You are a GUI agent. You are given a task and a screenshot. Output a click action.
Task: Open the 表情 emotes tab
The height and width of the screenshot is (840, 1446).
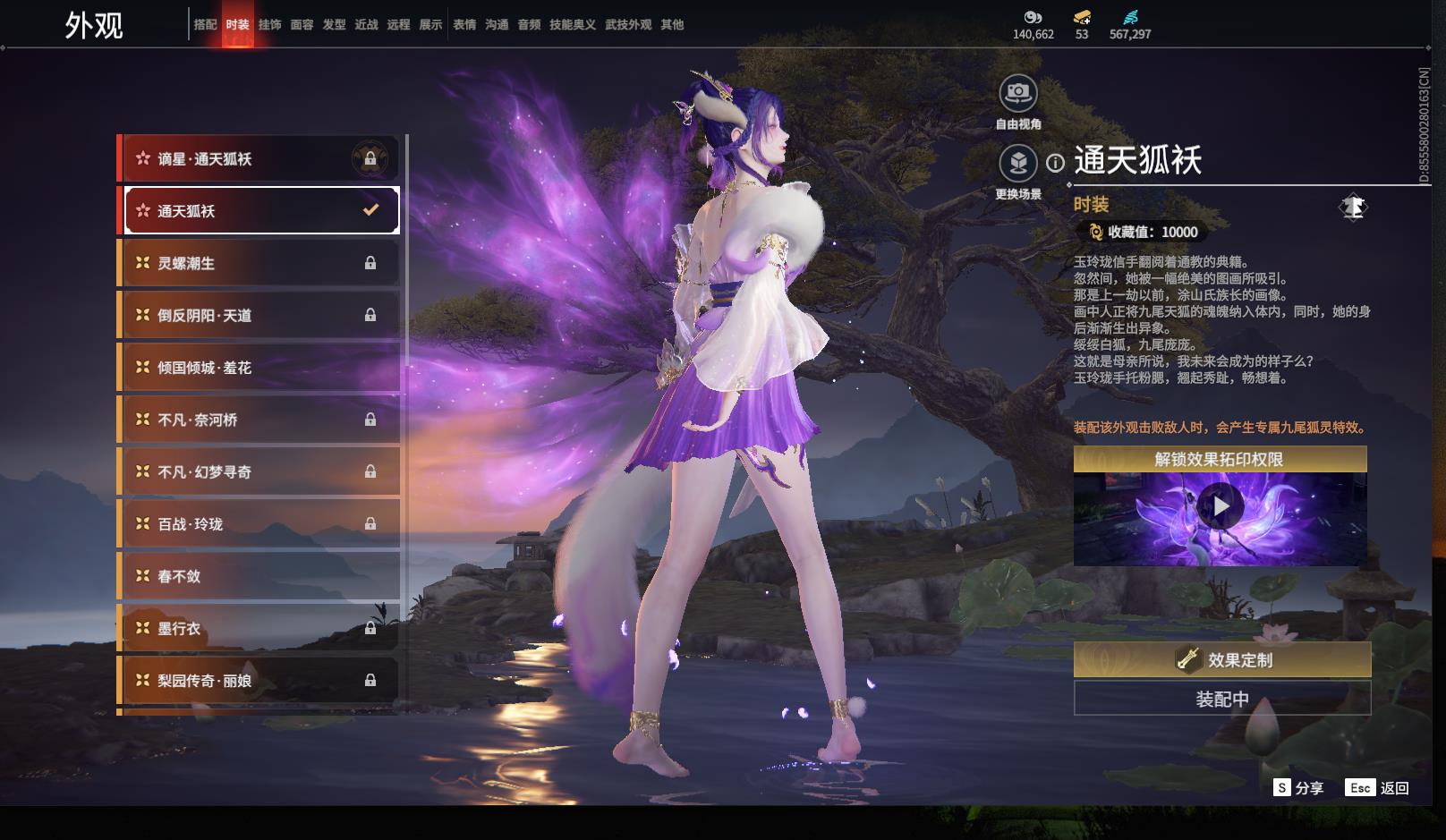[x=464, y=25]
